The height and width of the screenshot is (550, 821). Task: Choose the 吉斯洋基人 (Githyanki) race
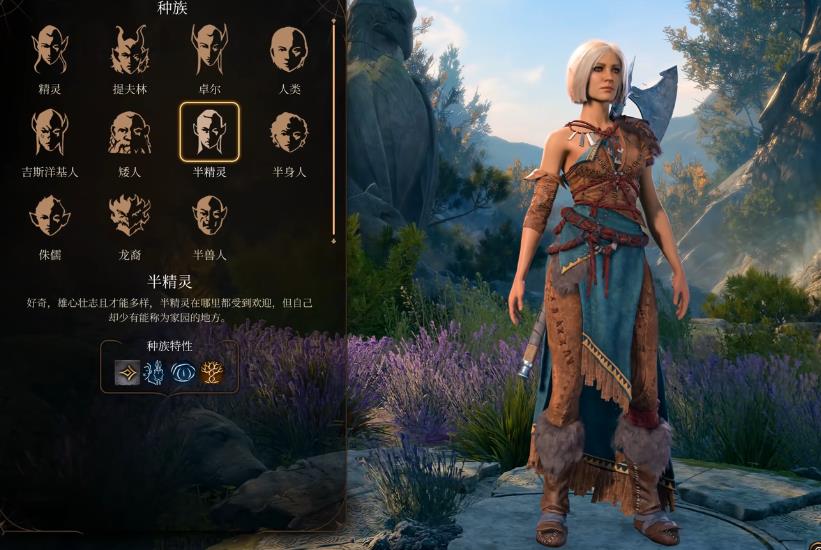(50, 133)
